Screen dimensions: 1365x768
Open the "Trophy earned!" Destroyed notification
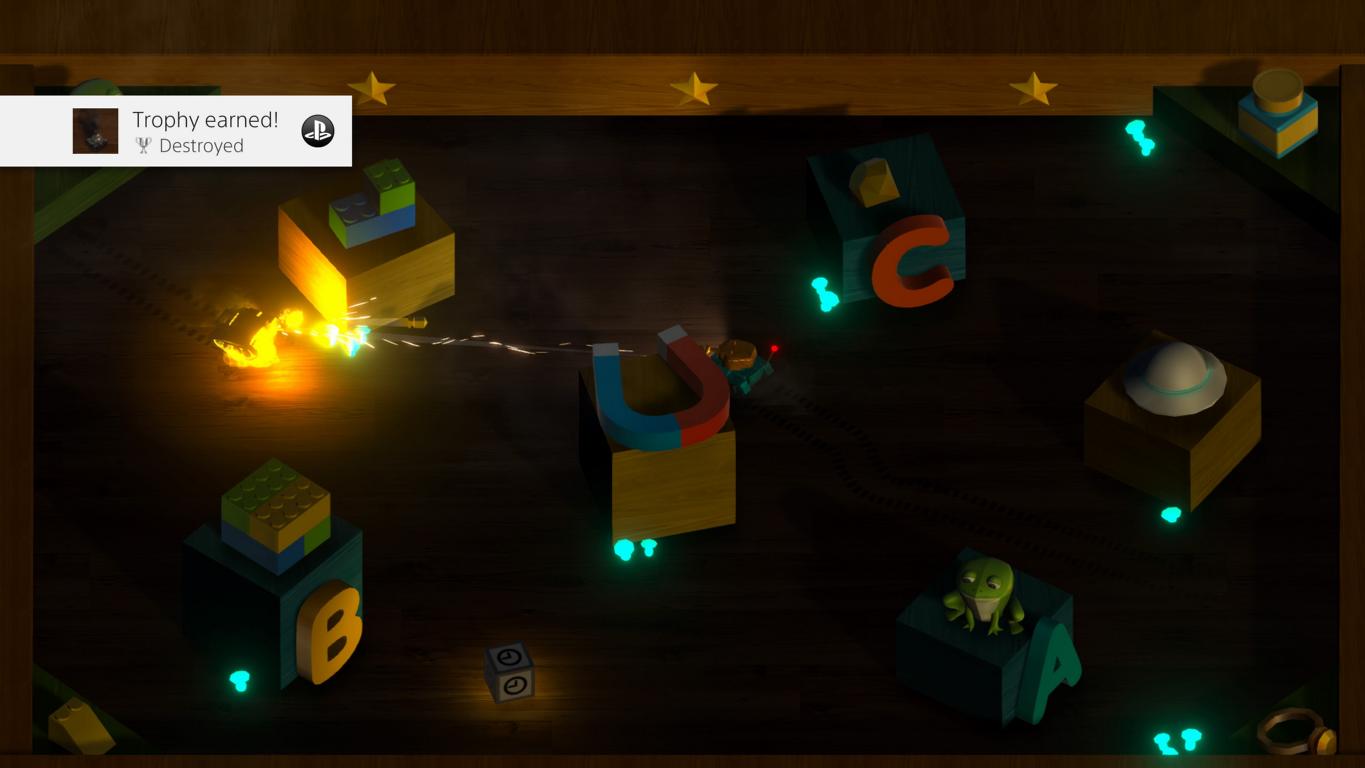[205, 131]
